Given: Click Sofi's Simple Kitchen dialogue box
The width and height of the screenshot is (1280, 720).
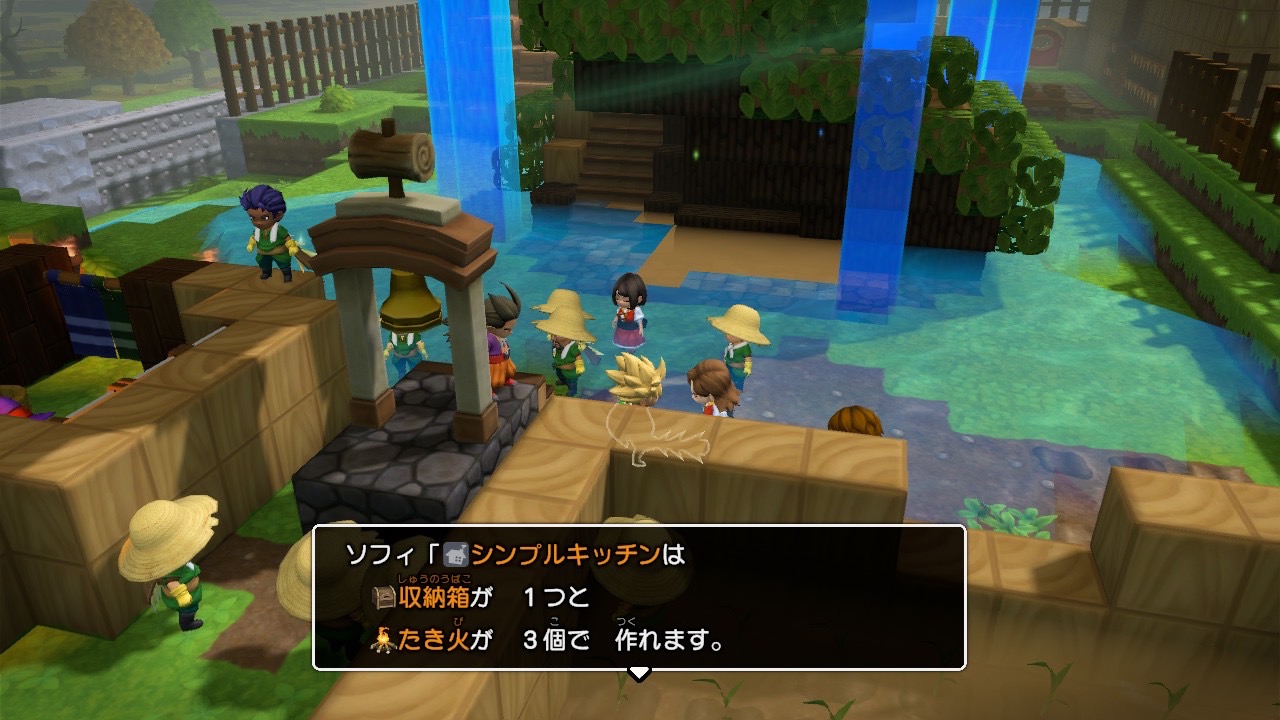Looking at the screenshot, I should tap(639, 597).
